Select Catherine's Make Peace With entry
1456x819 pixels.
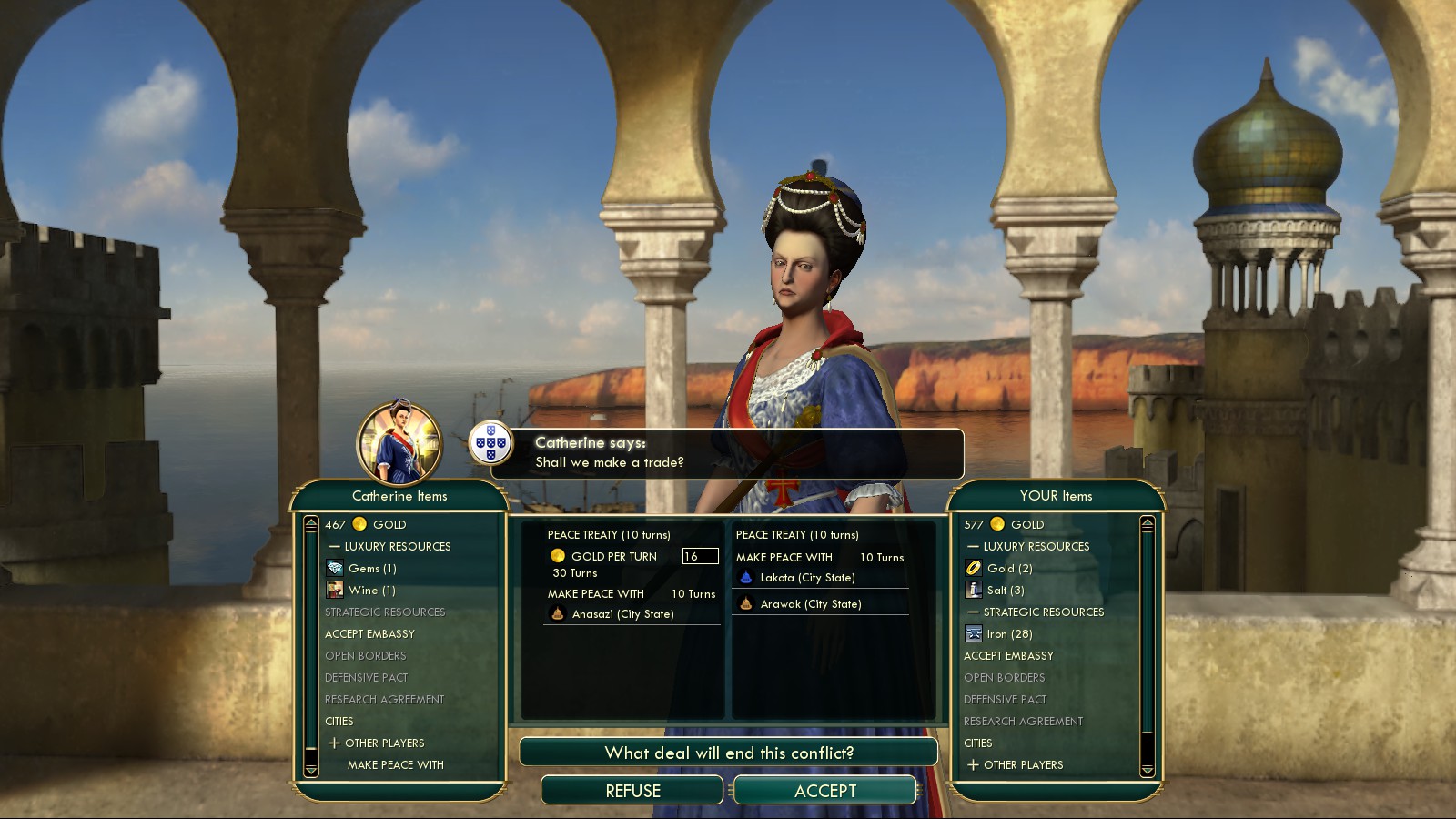395,765
